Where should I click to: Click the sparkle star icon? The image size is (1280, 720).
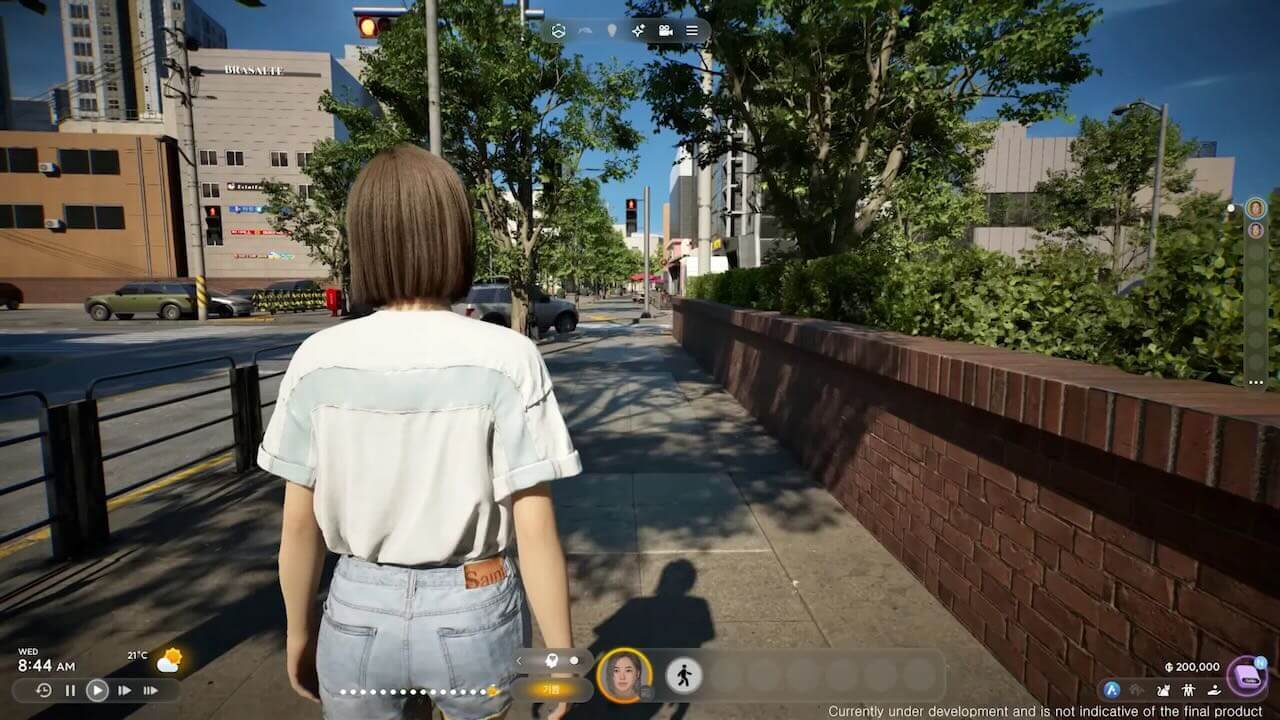(x=638, y=31)
